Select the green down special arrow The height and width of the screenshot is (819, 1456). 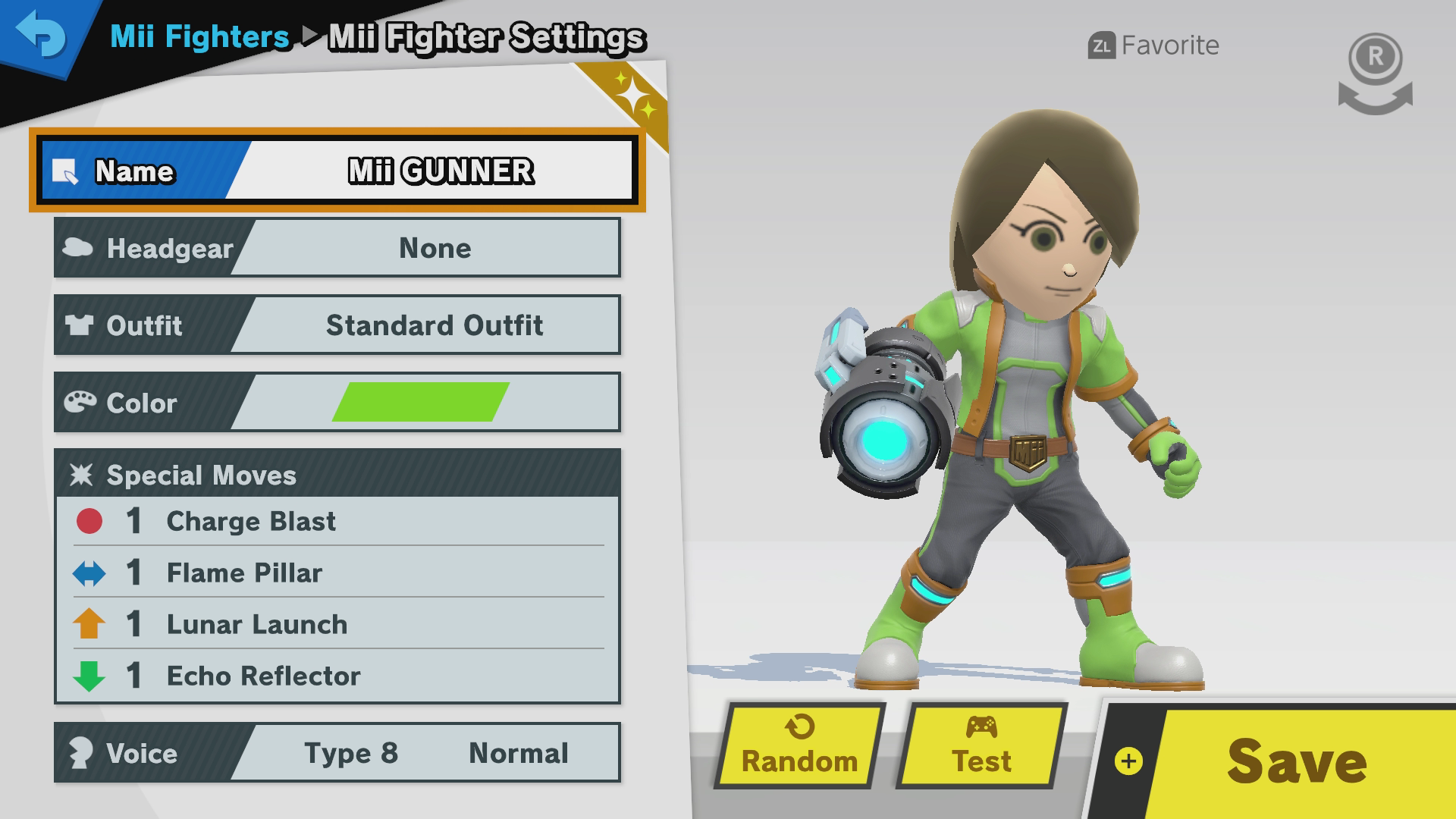coord(89,676)
